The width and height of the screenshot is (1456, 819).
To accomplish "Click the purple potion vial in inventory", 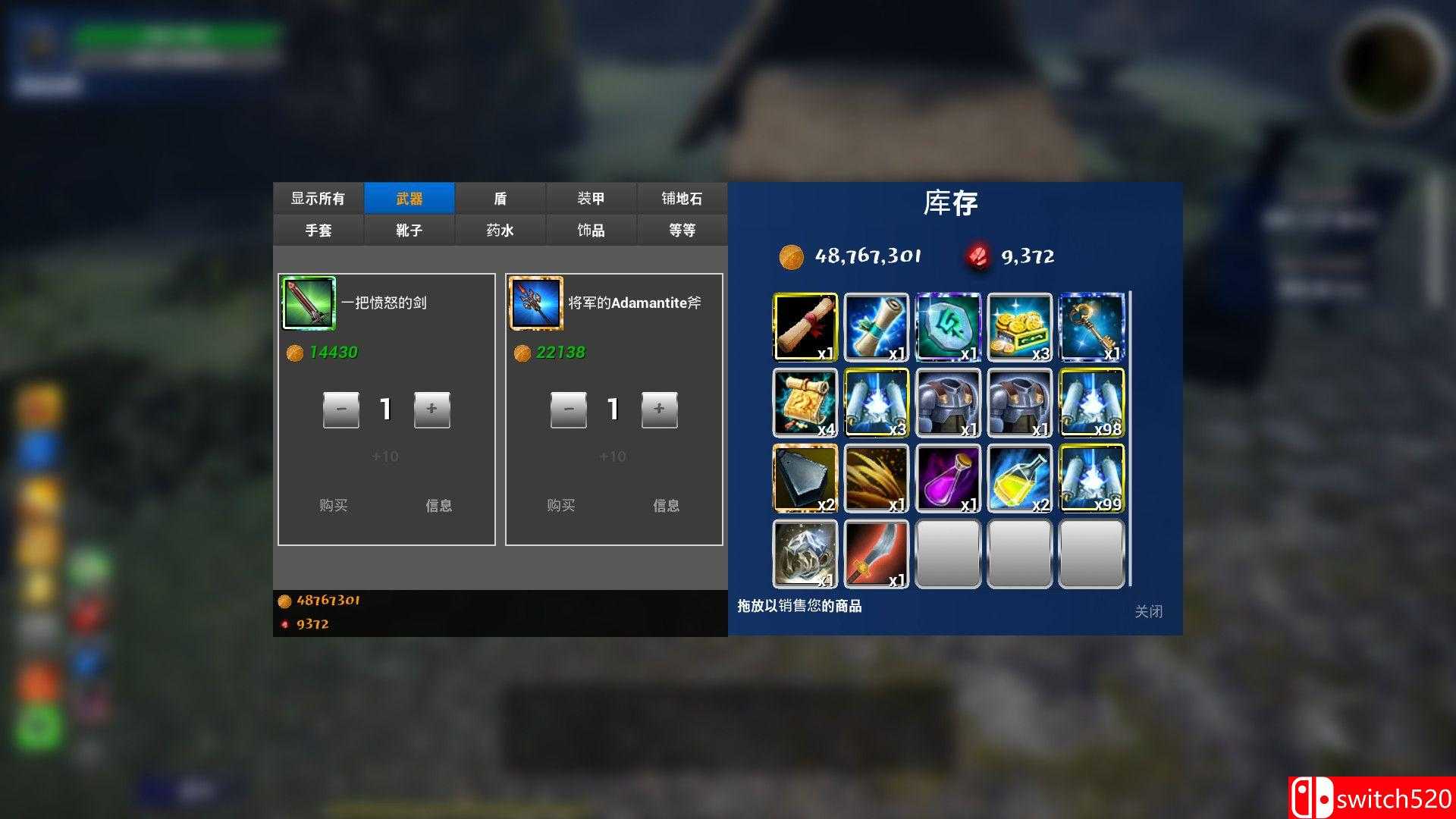I will tap(948, 478).
